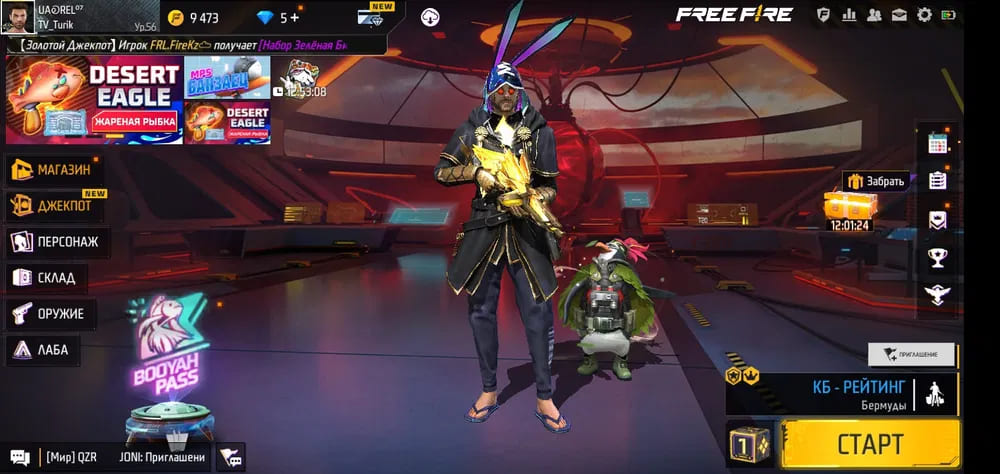Viewport: 1000px width, 474px height.
Task: Open the trophy icon in side panel
Action: 937,257
